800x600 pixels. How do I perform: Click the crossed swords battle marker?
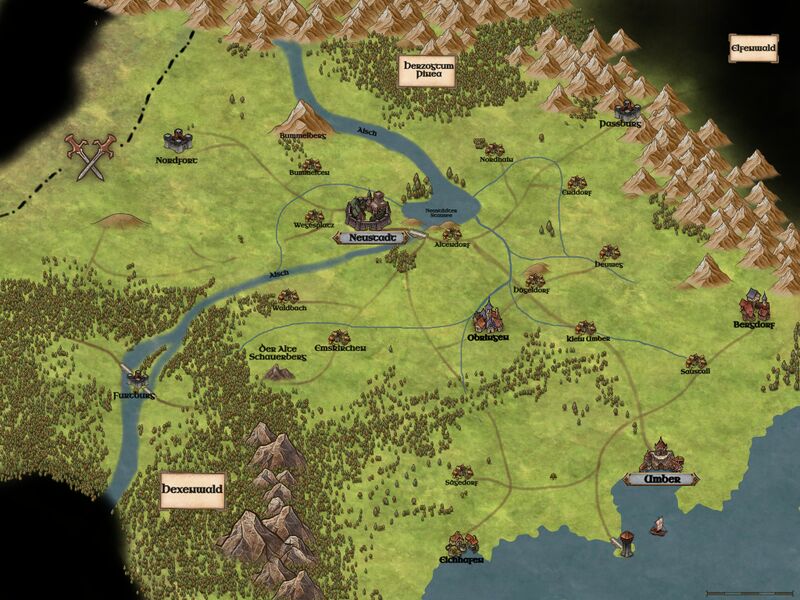[x=90, y=156]
